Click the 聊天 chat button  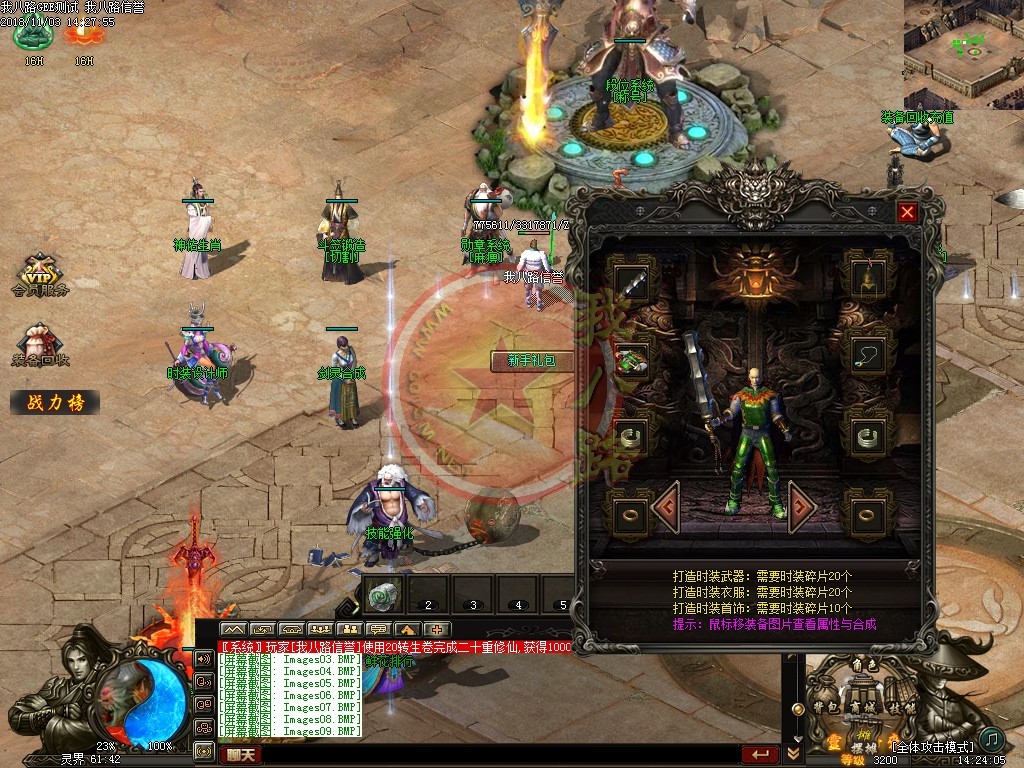pyautogui.click(x=239, y=755)
